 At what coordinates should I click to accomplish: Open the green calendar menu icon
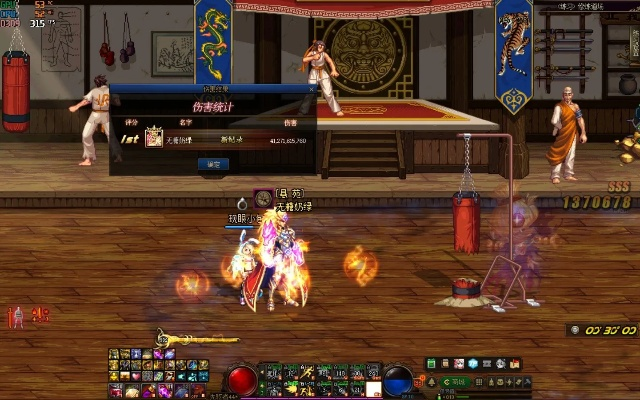click(432, 363)
